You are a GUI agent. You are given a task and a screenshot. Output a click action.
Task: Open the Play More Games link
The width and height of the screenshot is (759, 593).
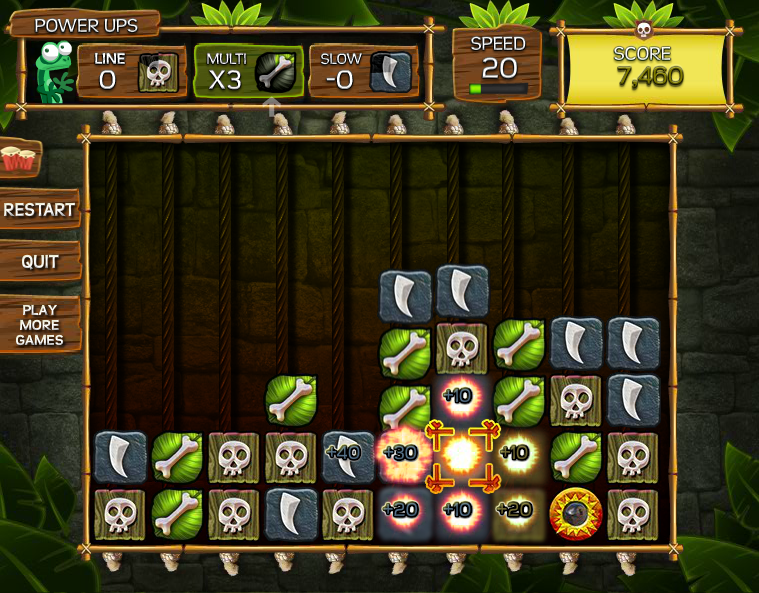39,325
